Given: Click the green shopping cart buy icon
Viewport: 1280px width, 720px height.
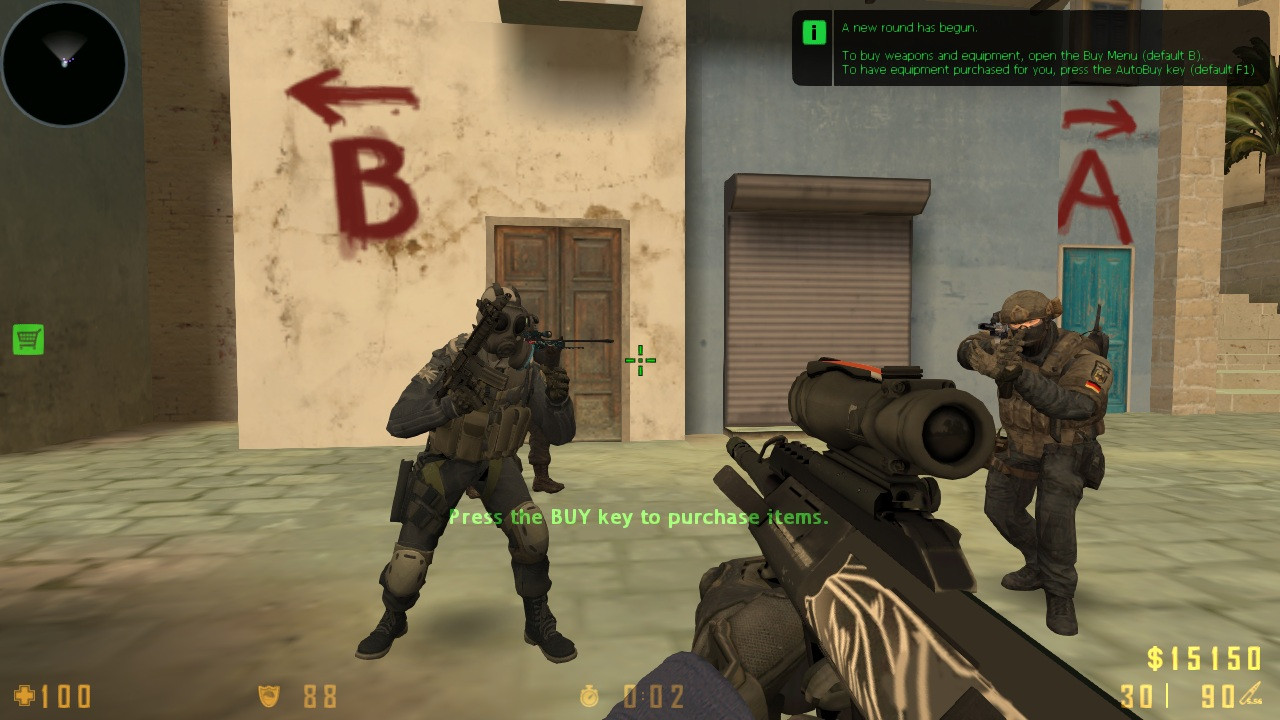Looking at the screenshot, I should [27, 340].
